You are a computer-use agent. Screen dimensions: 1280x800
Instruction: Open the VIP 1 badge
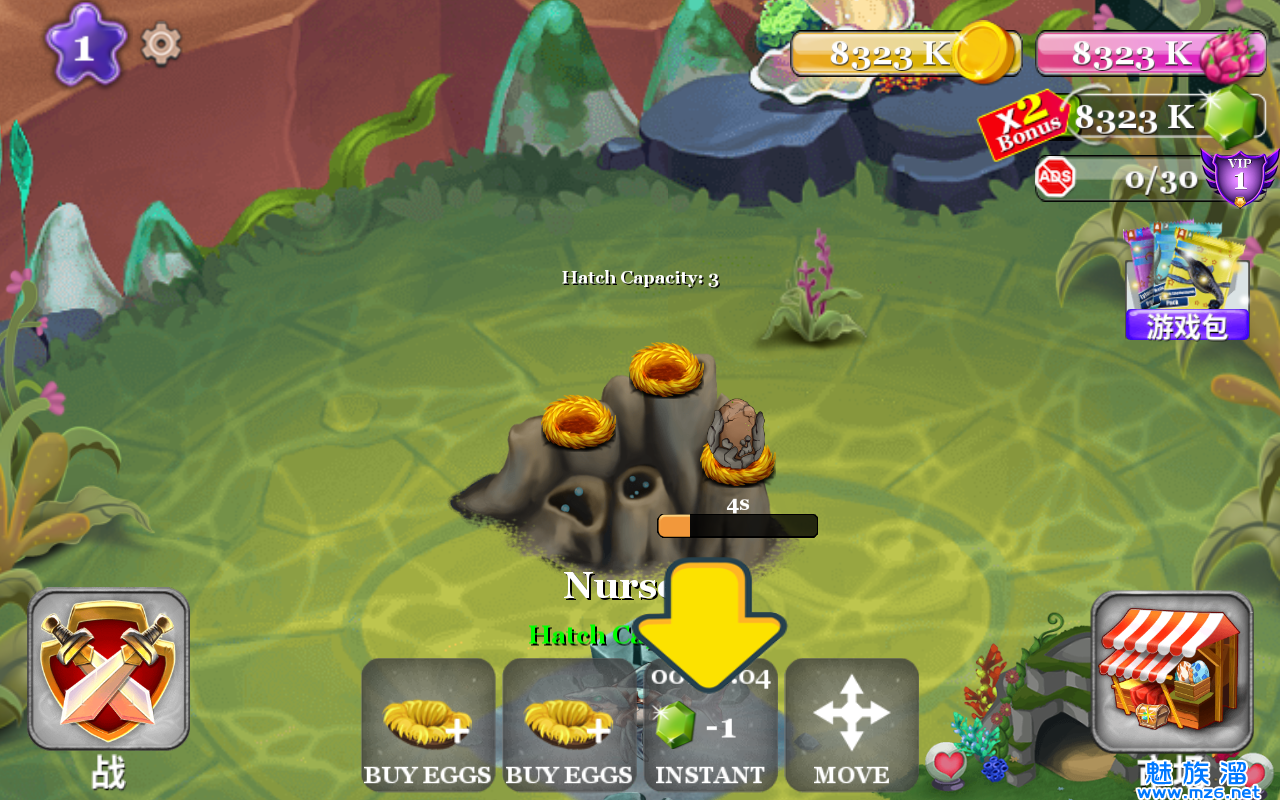point(1240,177)
